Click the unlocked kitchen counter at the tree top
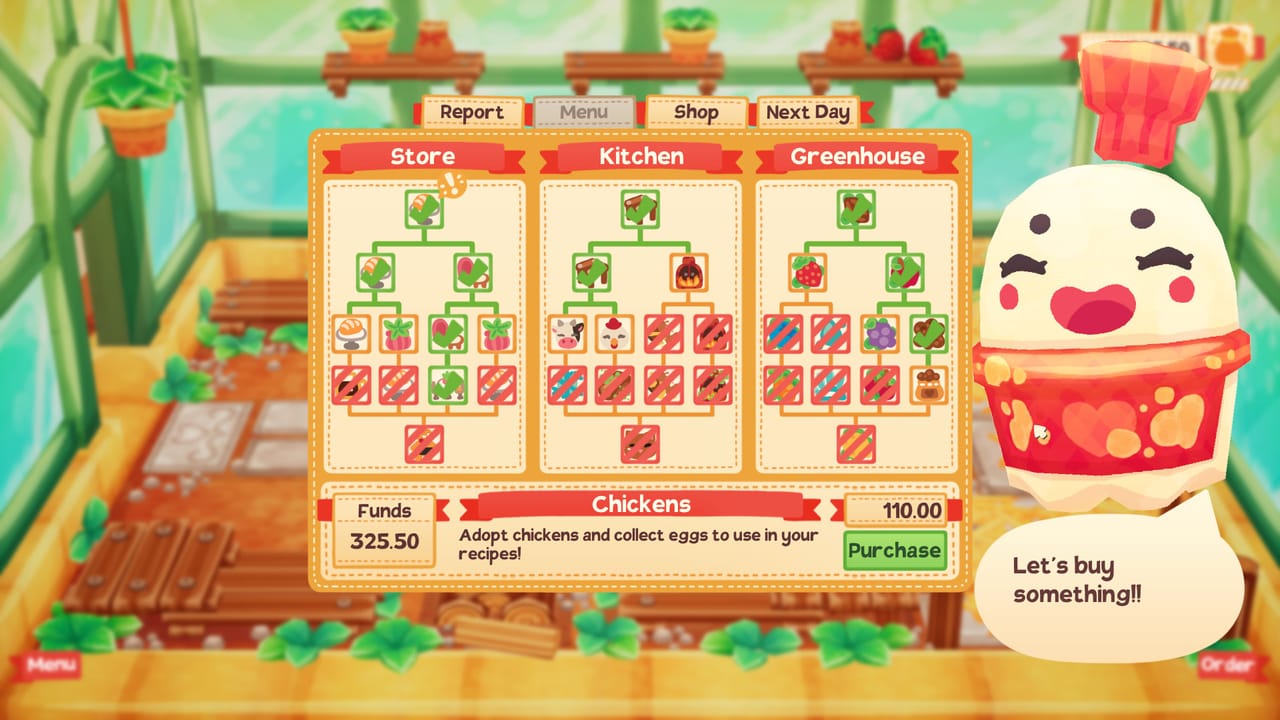This screenshot has width=1280, height=720. [640, 208]
